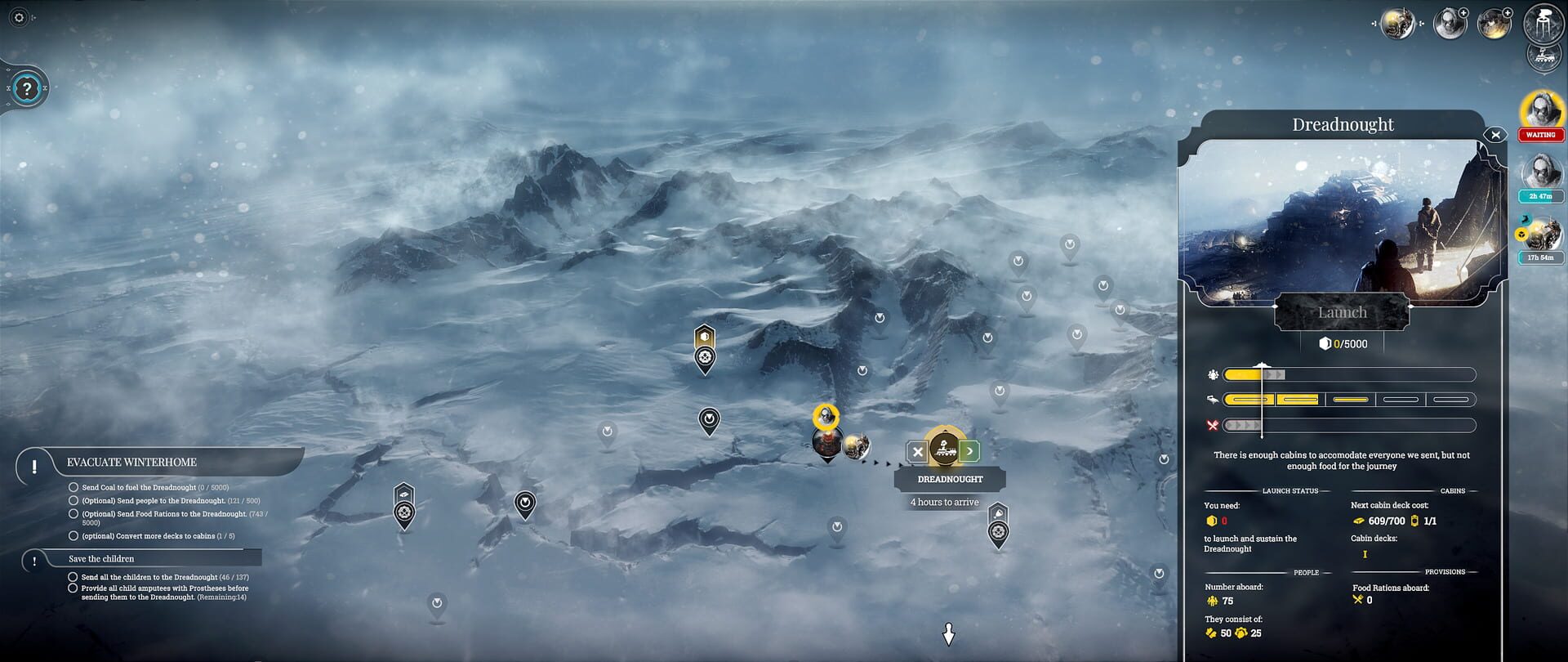This screenshot has width=1568, height=662.
Task: Open the help question mark icon
Action: (x=29, y=88)
